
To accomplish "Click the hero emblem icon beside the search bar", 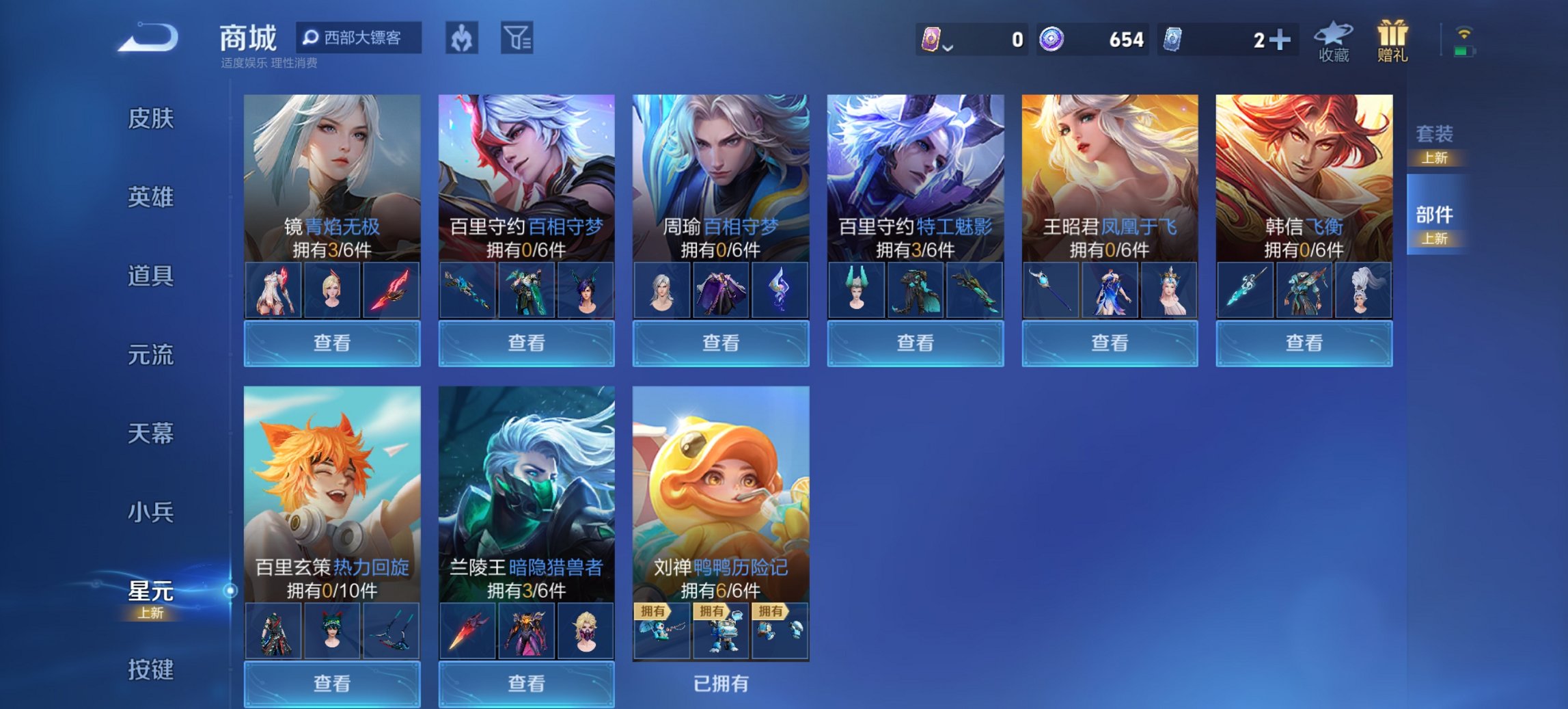I will [x=462, y=39].
